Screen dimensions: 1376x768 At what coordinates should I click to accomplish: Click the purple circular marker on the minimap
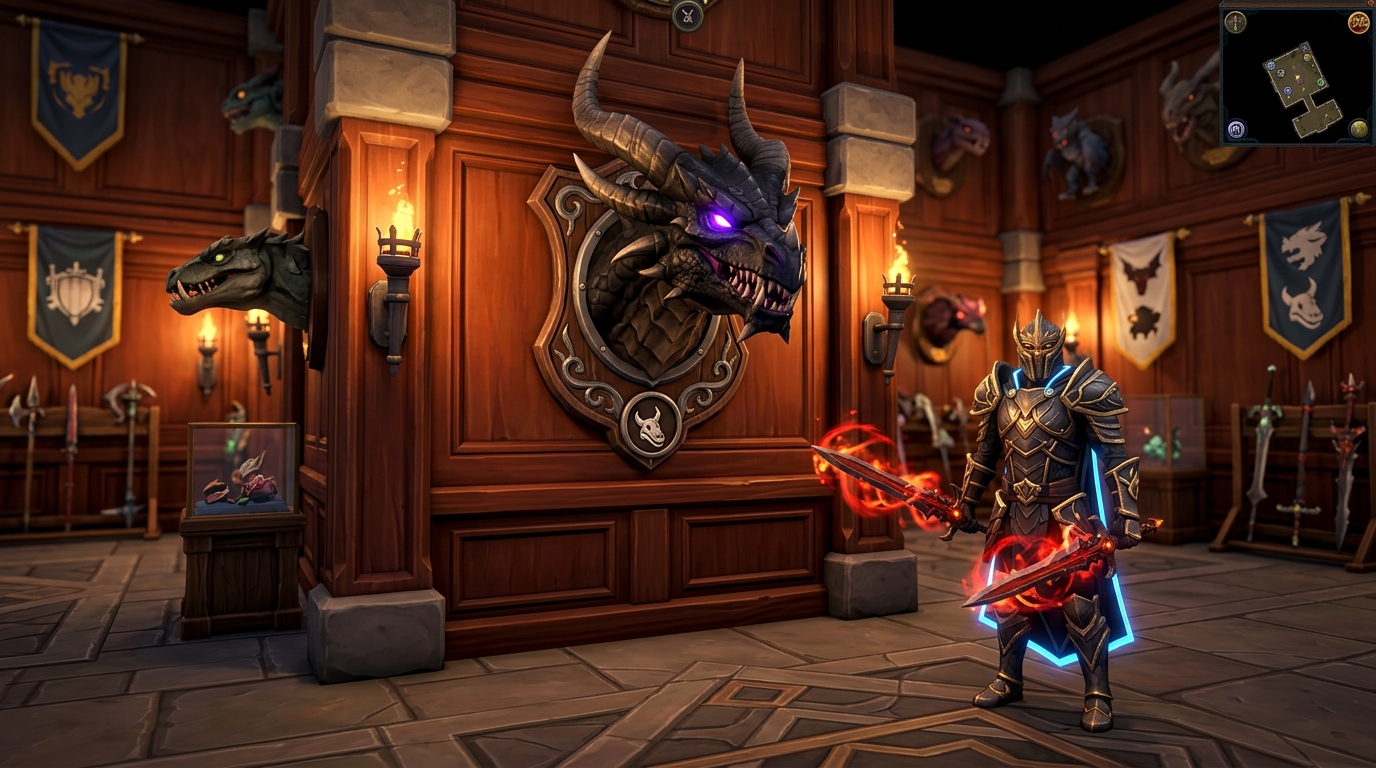click(x=1300, y=80)
